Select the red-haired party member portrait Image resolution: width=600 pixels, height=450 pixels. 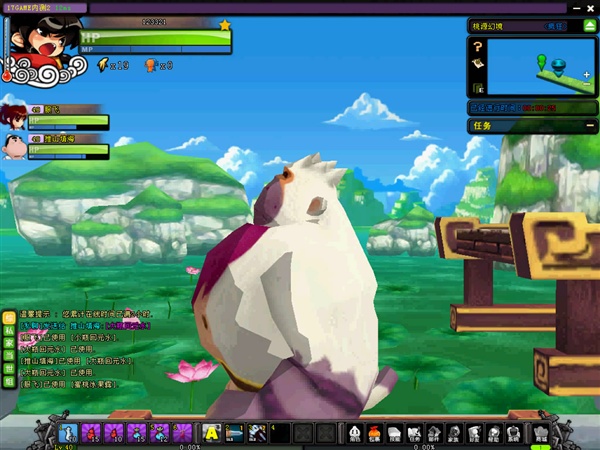[14, 114]
